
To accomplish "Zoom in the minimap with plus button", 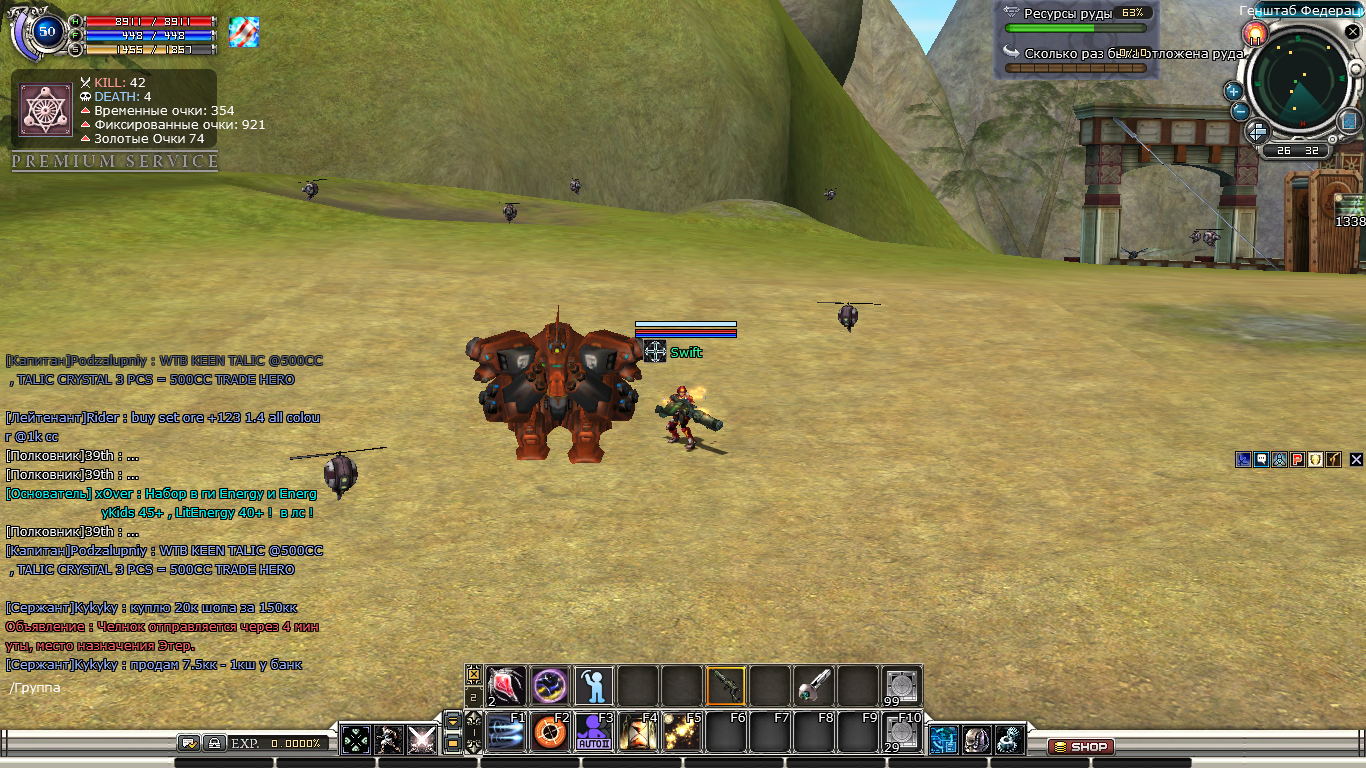I will [x=1233, y=91].
